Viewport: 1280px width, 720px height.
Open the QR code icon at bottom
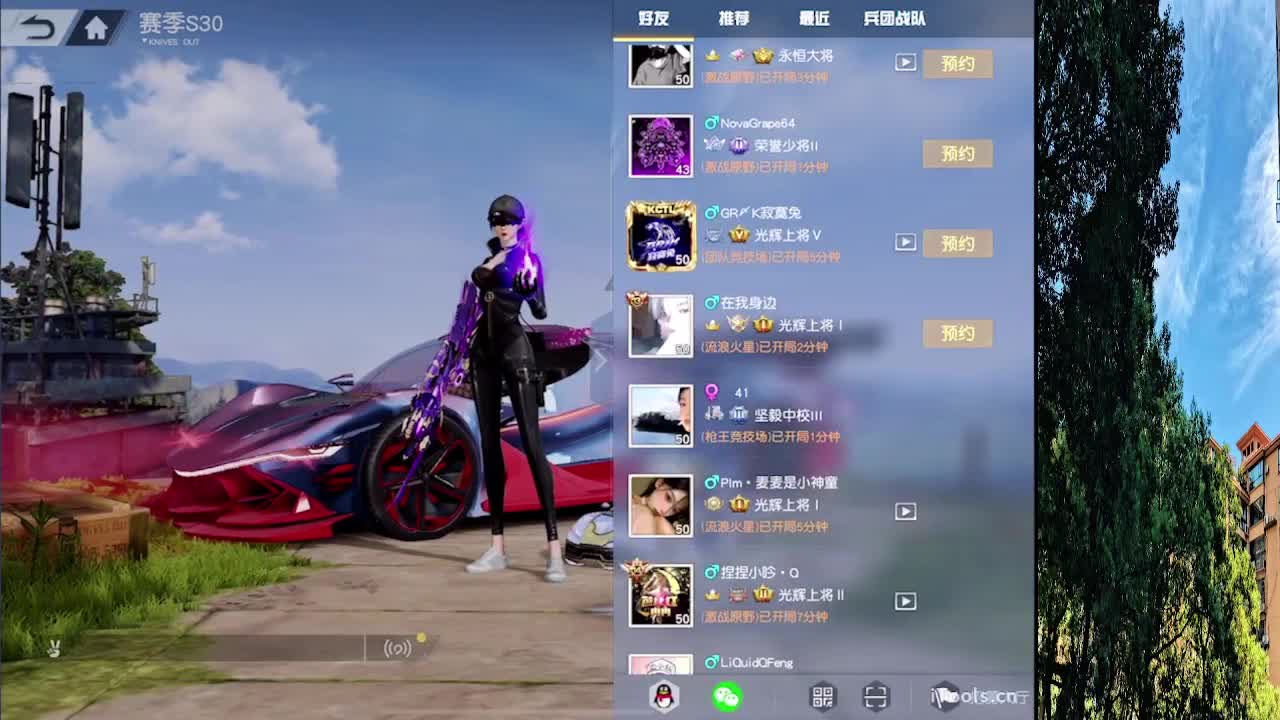[x=825, y=697]
